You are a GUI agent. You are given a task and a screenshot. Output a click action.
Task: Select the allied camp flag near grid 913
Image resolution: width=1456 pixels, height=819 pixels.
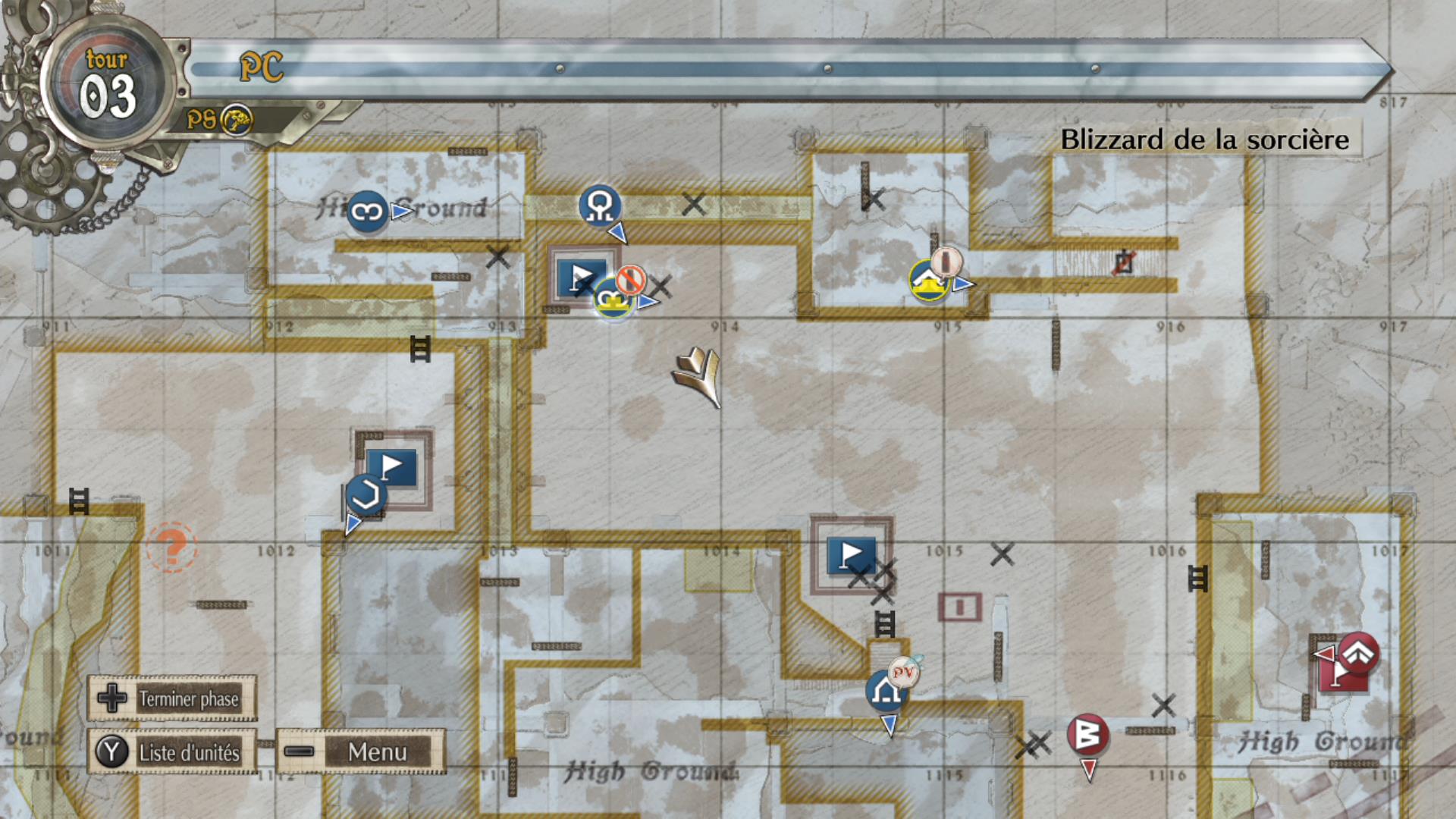tap(582, 278)
